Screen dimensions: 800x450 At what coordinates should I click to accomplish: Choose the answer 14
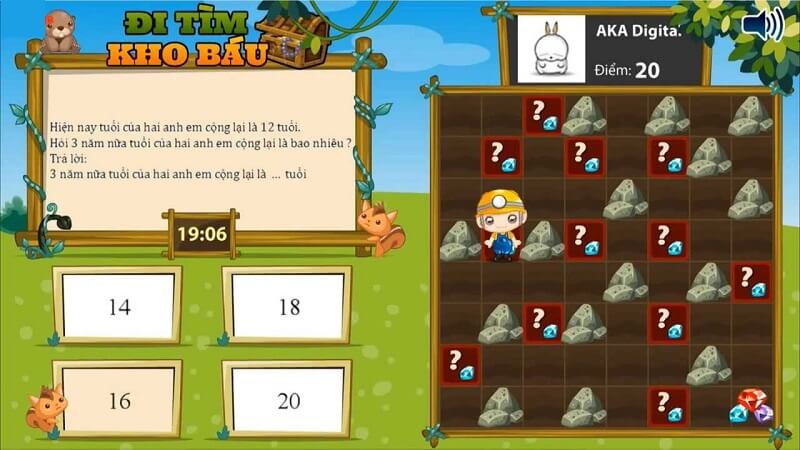119,307
